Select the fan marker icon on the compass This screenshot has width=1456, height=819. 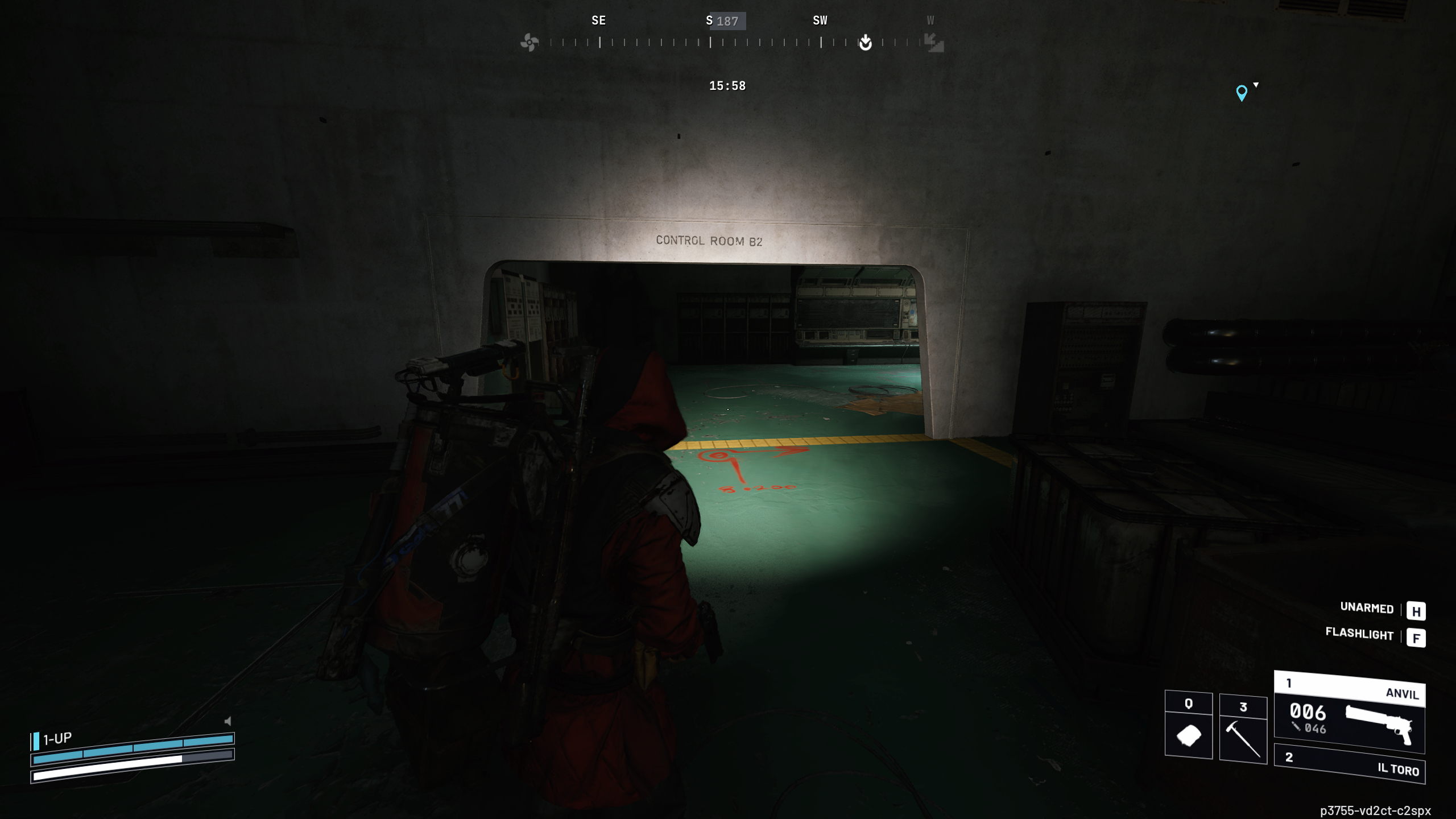pos(530,42)
